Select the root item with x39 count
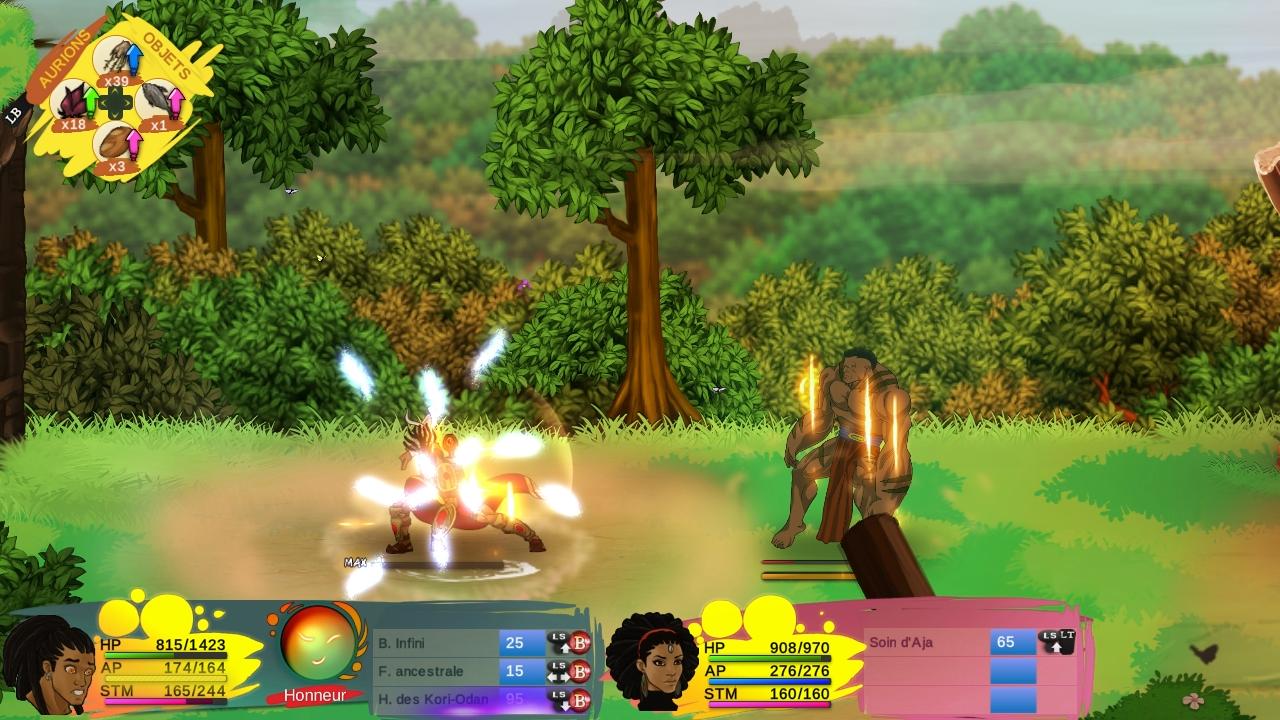Image resolution: width=1280 pixels, height=720 pixels. coord(115,60)
